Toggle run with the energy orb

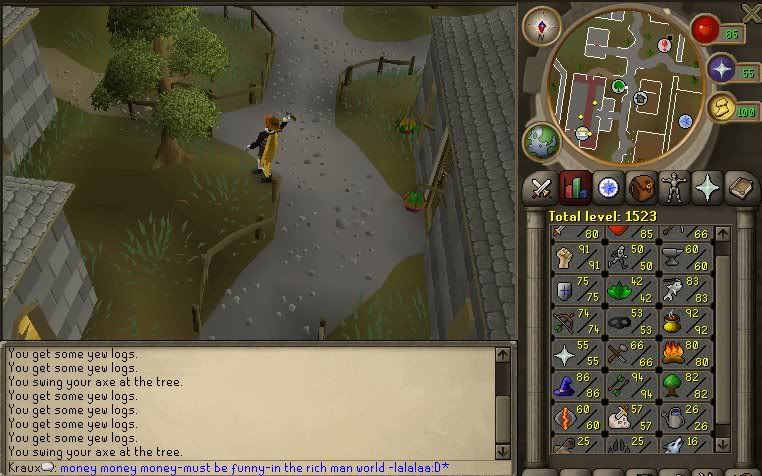pos(722,110)
